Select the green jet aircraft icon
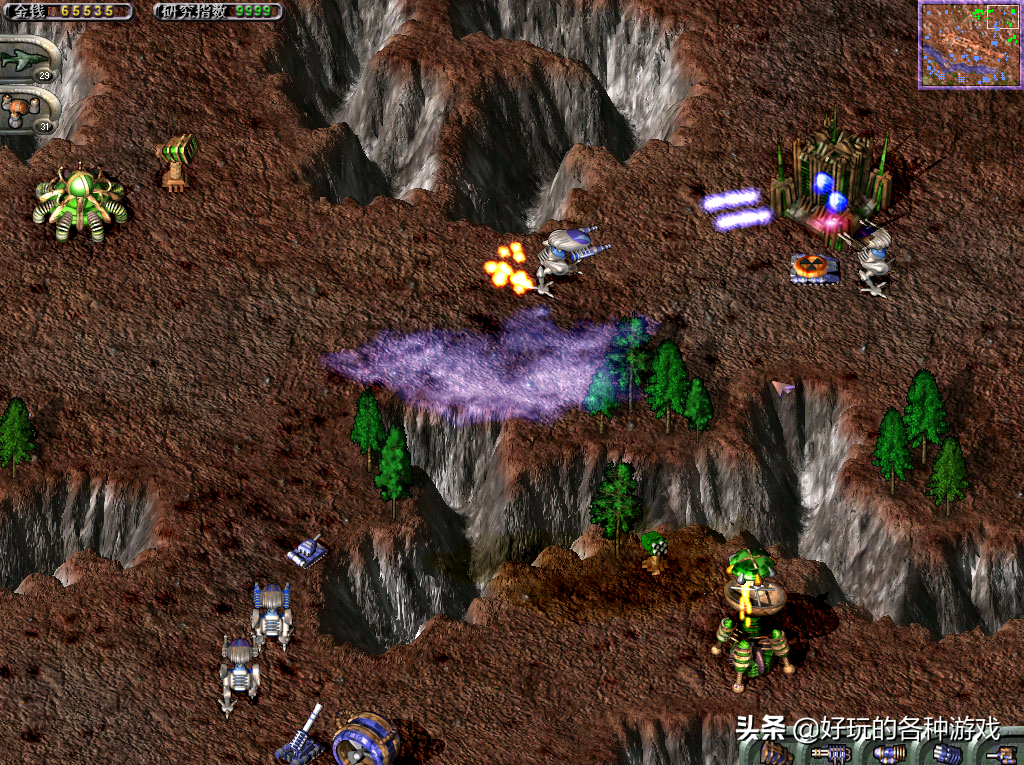Viewport: 1024px width, 765px height. (26, 61)
